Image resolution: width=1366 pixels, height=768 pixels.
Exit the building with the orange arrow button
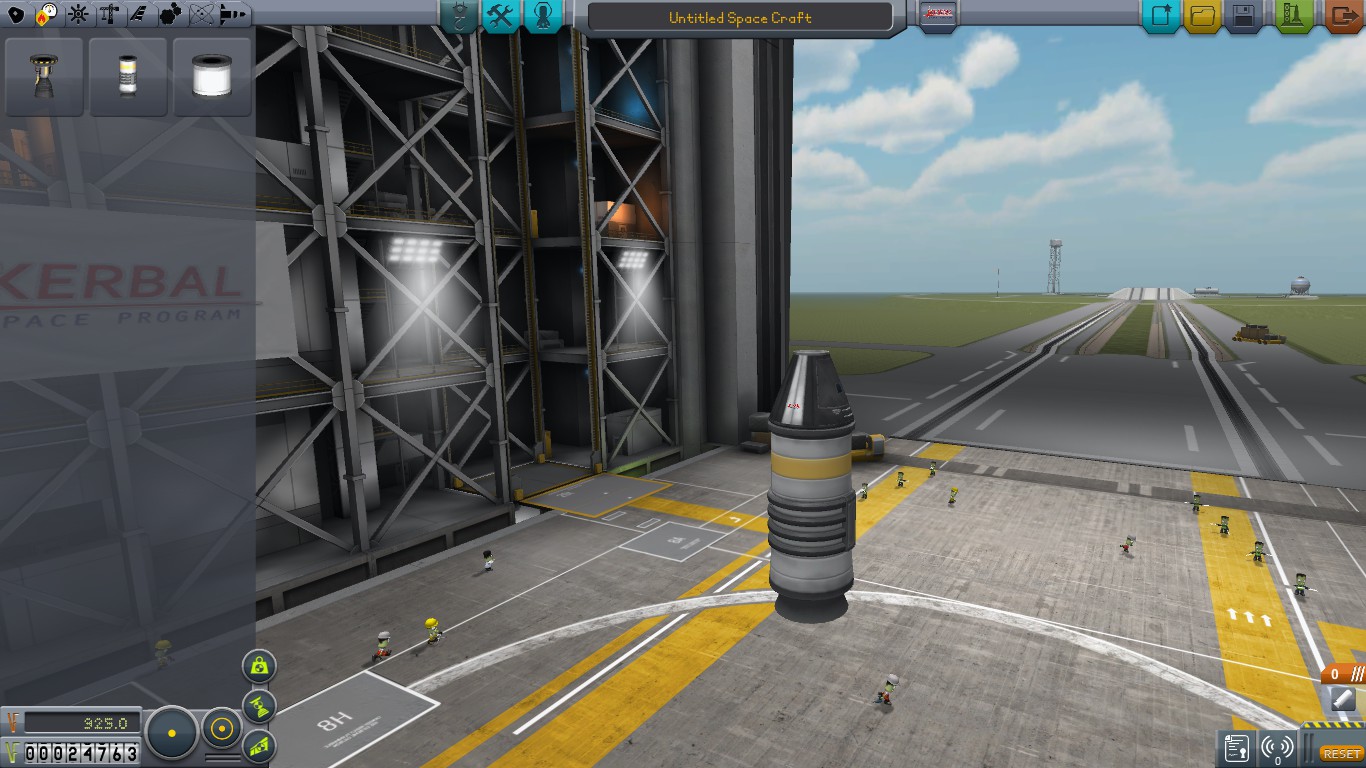tap(1341, 16)
